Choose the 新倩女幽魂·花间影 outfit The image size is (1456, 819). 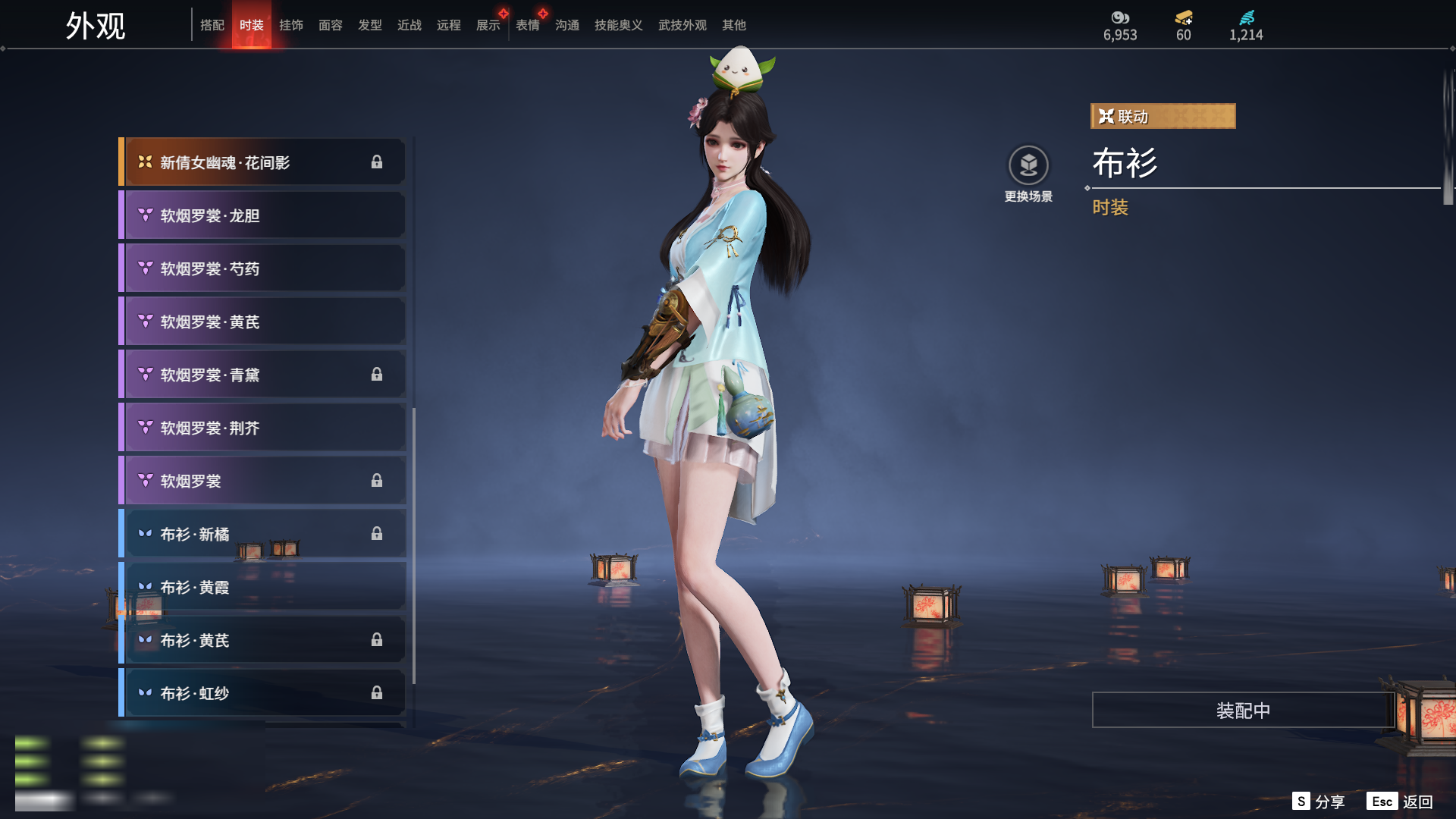pyautogui.click(x=262, y=162)
